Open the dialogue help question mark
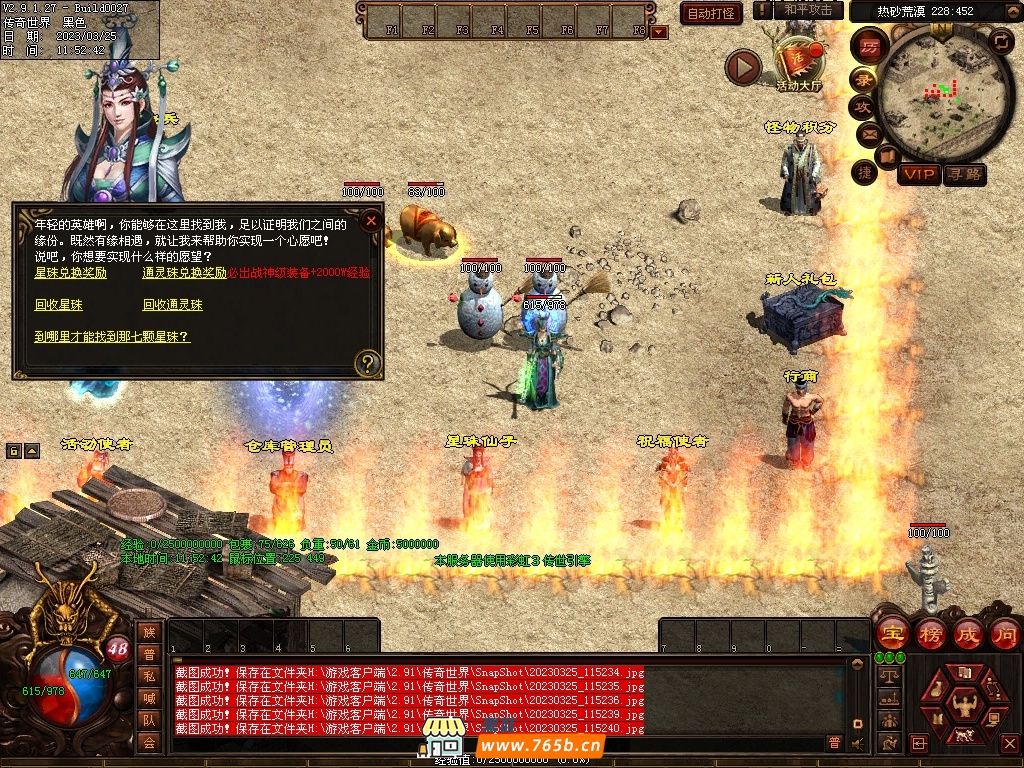 point(368,363)
